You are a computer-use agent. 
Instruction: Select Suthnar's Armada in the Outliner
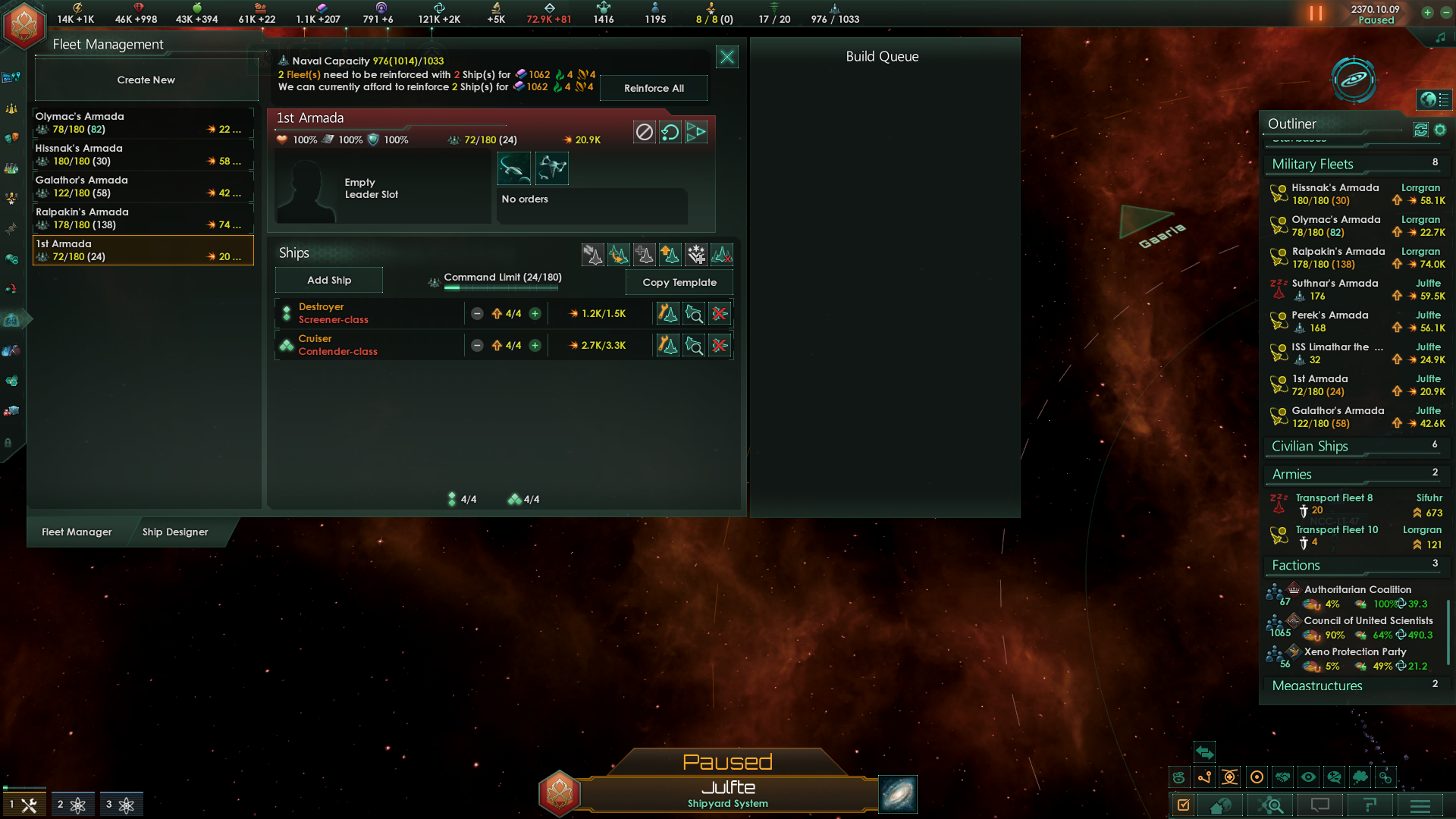click(x=1332, y=289)
